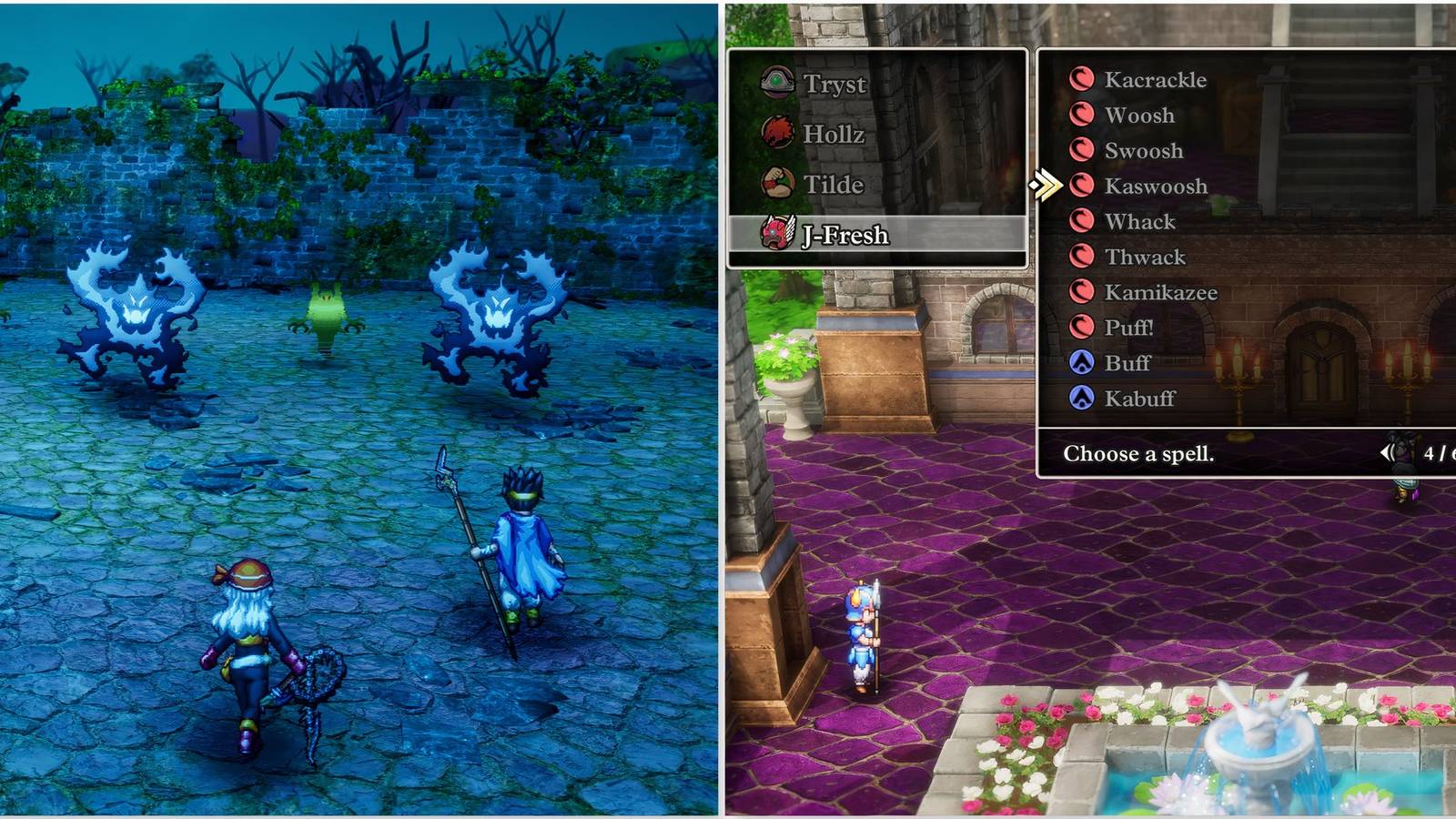Click the Choose a spell prompt text
Viewport: 1456px width, 819px height.
tap(1140, 454)
